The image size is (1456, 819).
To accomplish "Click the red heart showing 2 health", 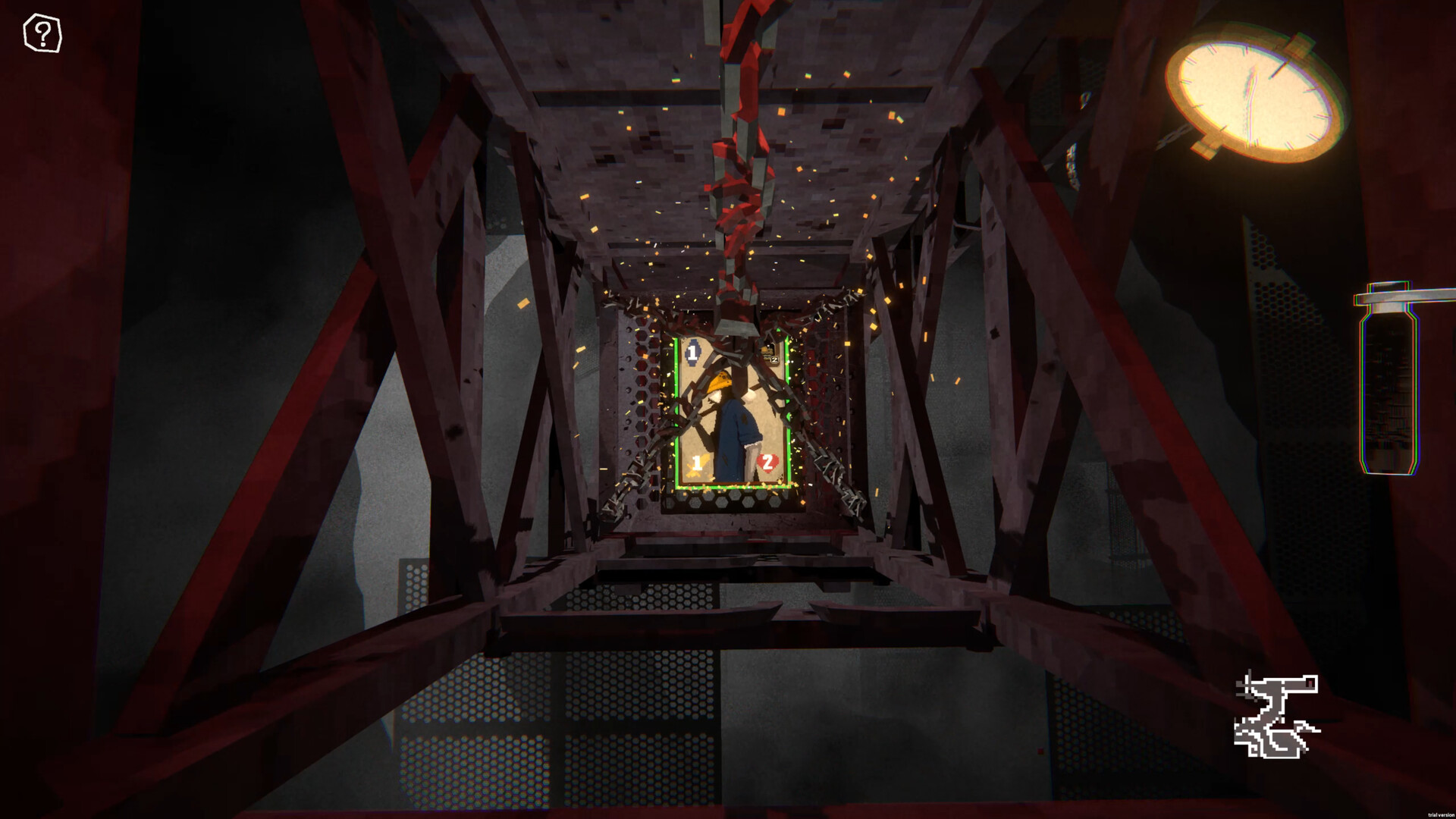I will coord(767,462).
